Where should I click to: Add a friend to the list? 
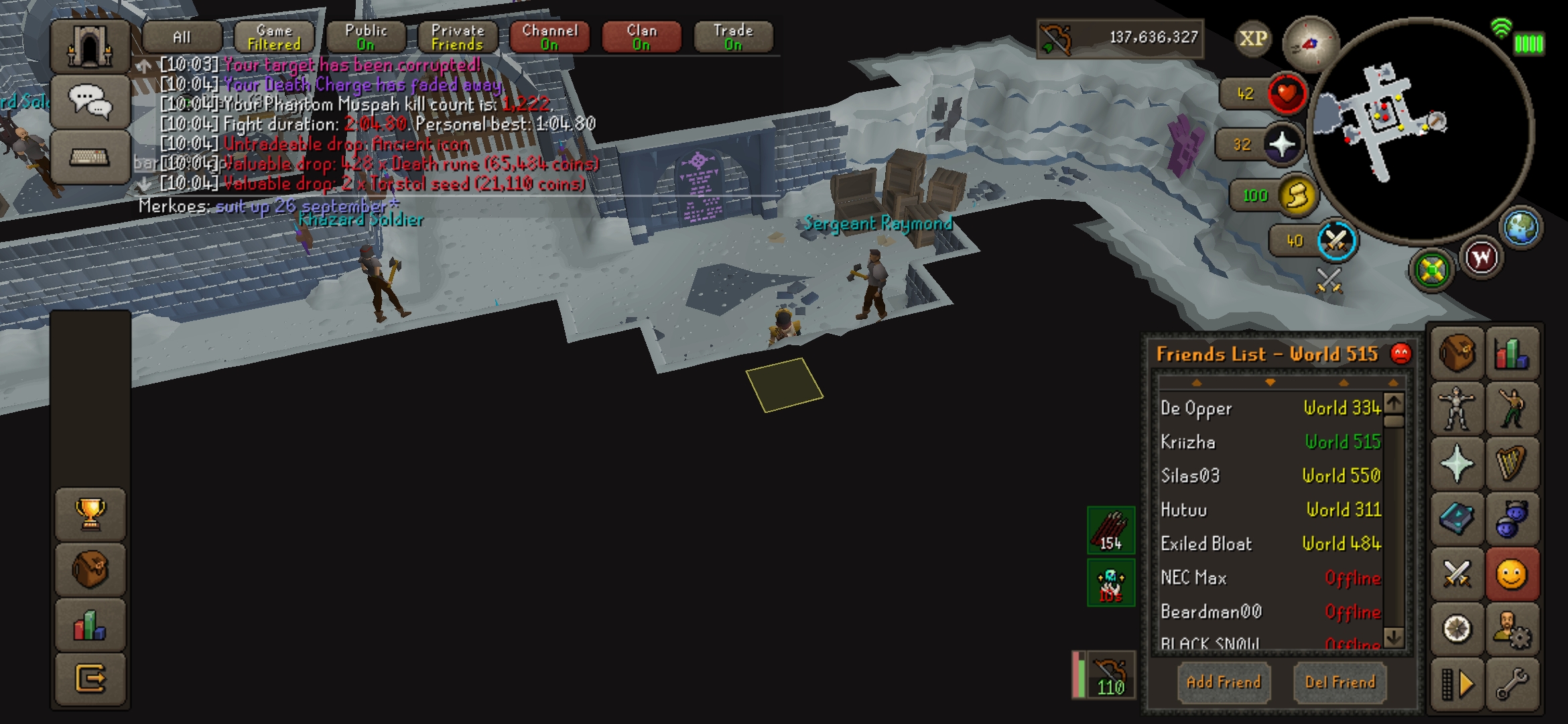pyautogui.click(x=1224, y=682)
